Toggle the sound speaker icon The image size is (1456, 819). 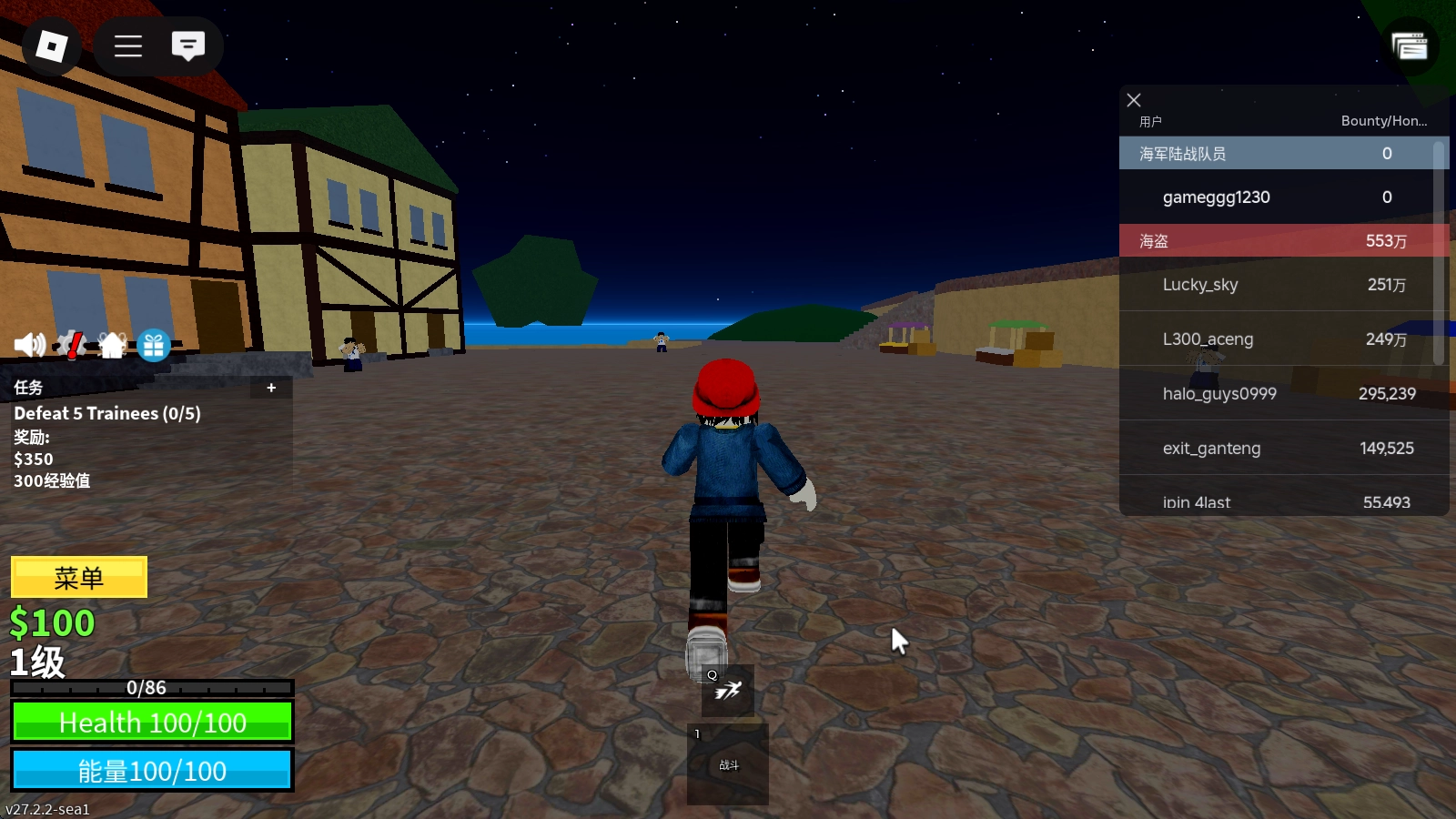point(29,345)
